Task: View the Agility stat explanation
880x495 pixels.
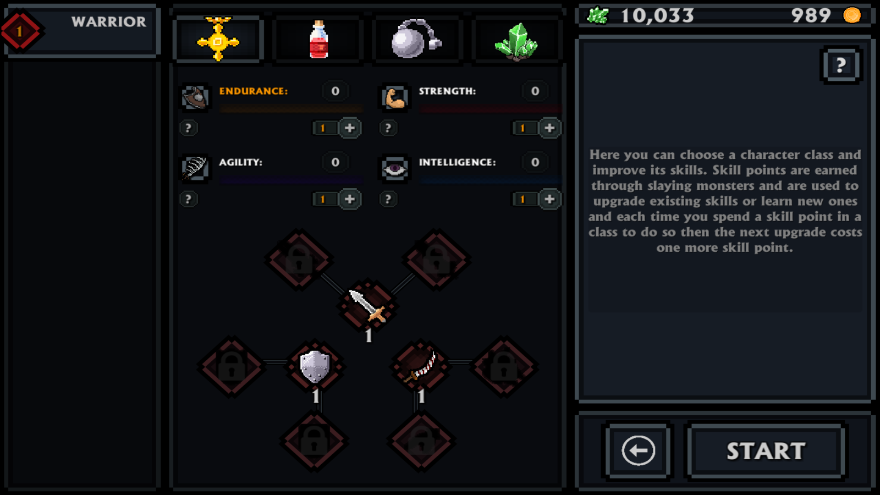Action: [x=188, y=199]
